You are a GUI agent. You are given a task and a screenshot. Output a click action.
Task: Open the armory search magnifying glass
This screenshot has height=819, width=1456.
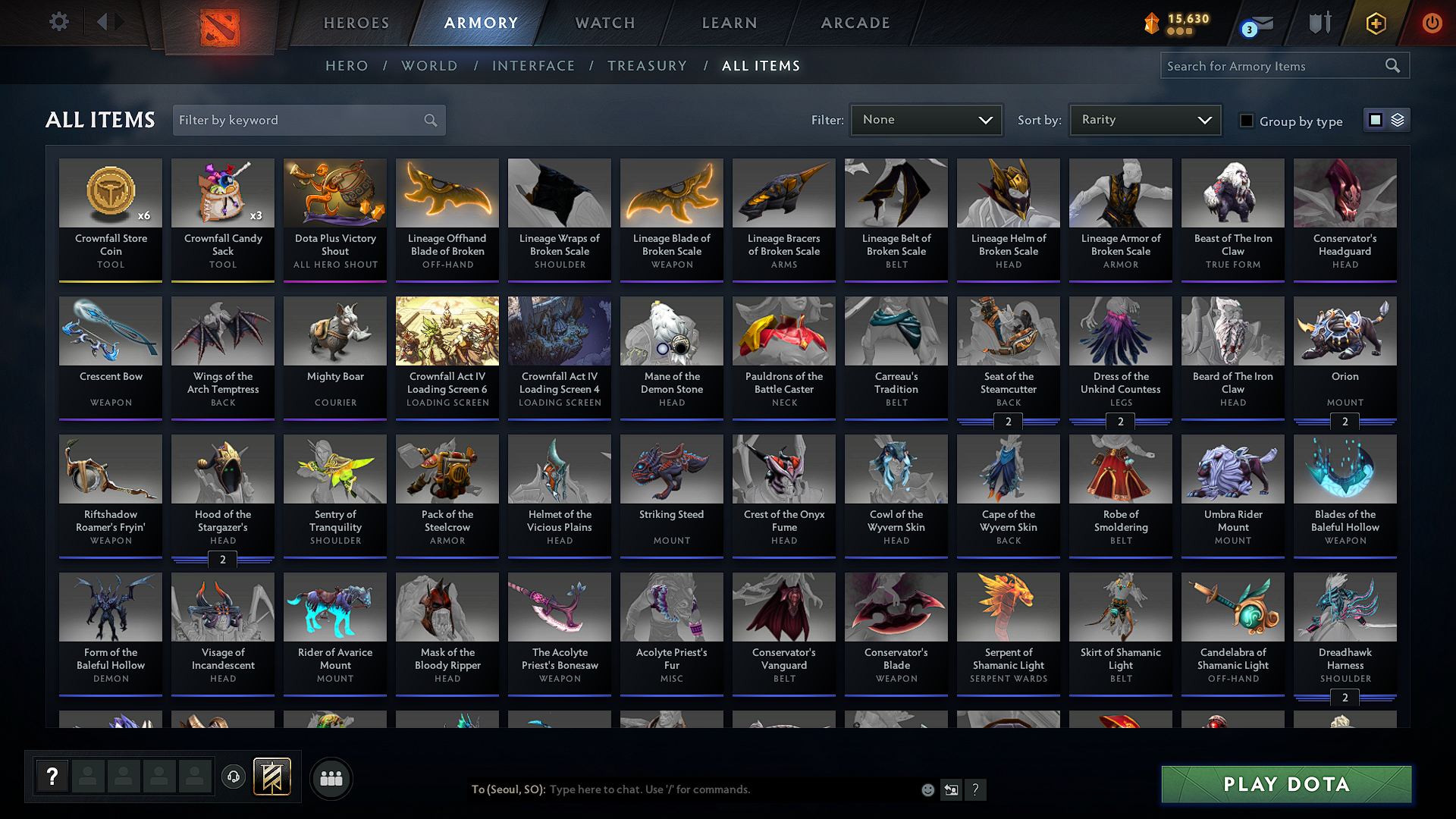click(1392, 65)
